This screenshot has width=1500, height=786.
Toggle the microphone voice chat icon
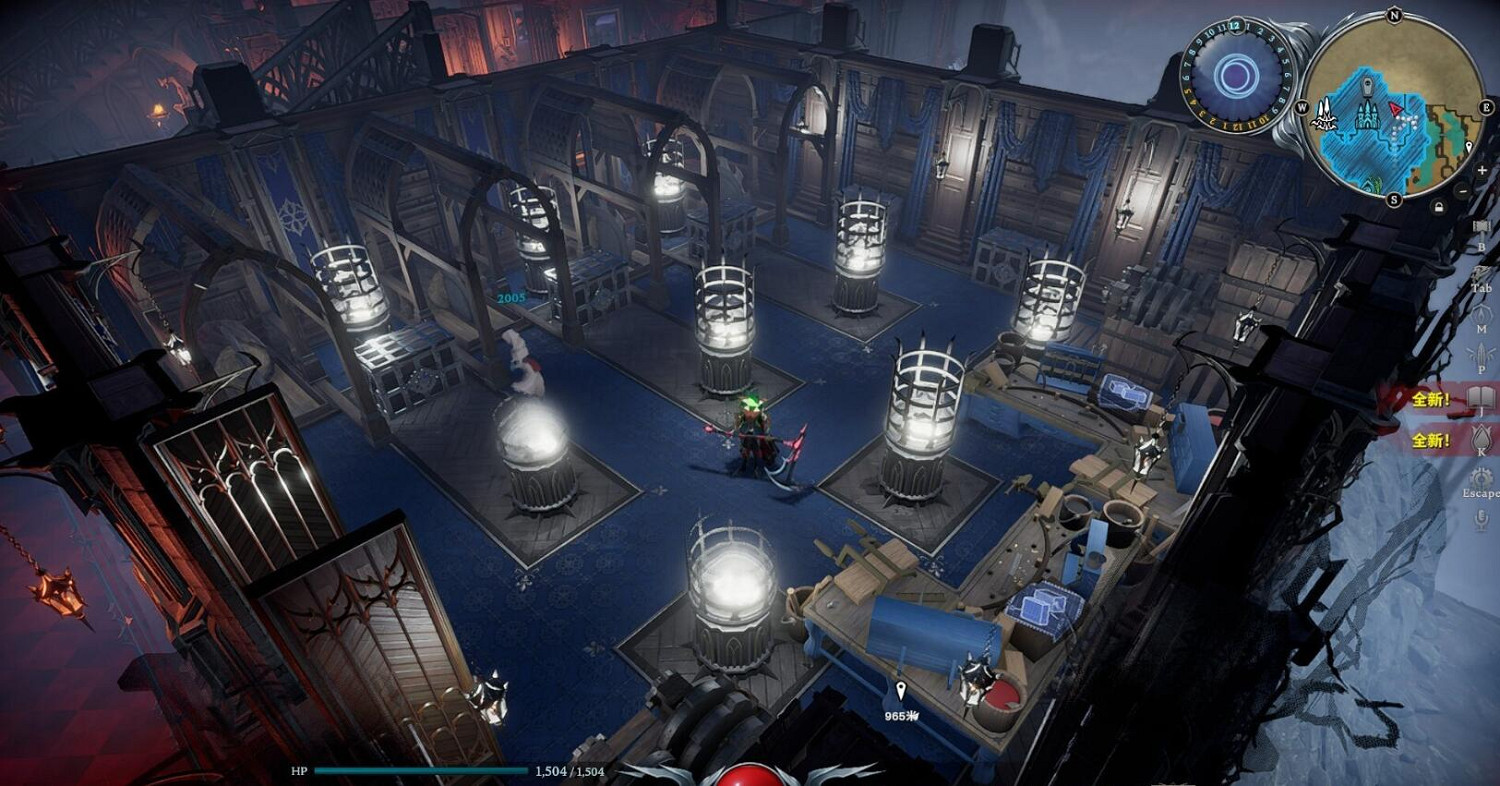point(1481,520)
